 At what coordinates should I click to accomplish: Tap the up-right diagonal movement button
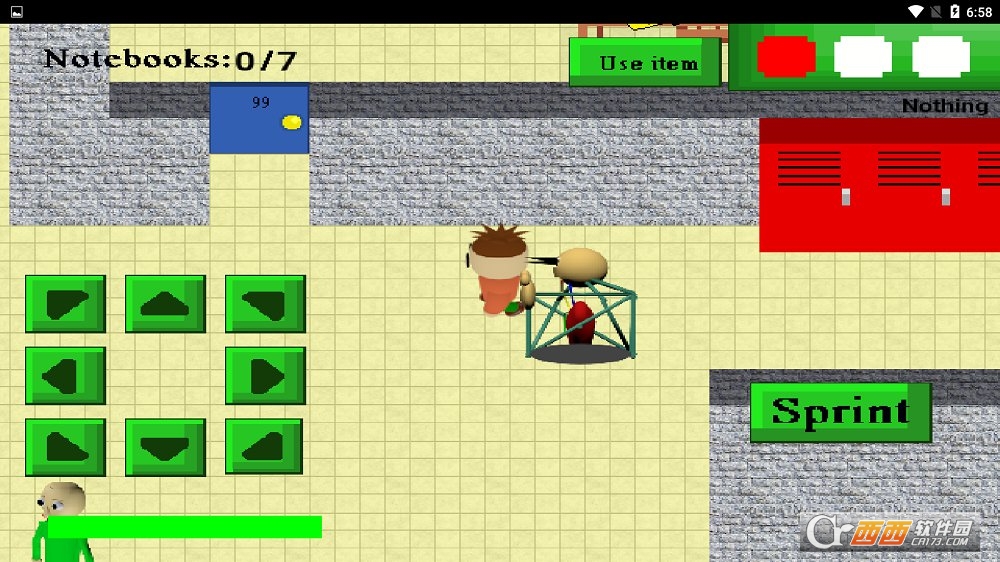pos(265,304)
